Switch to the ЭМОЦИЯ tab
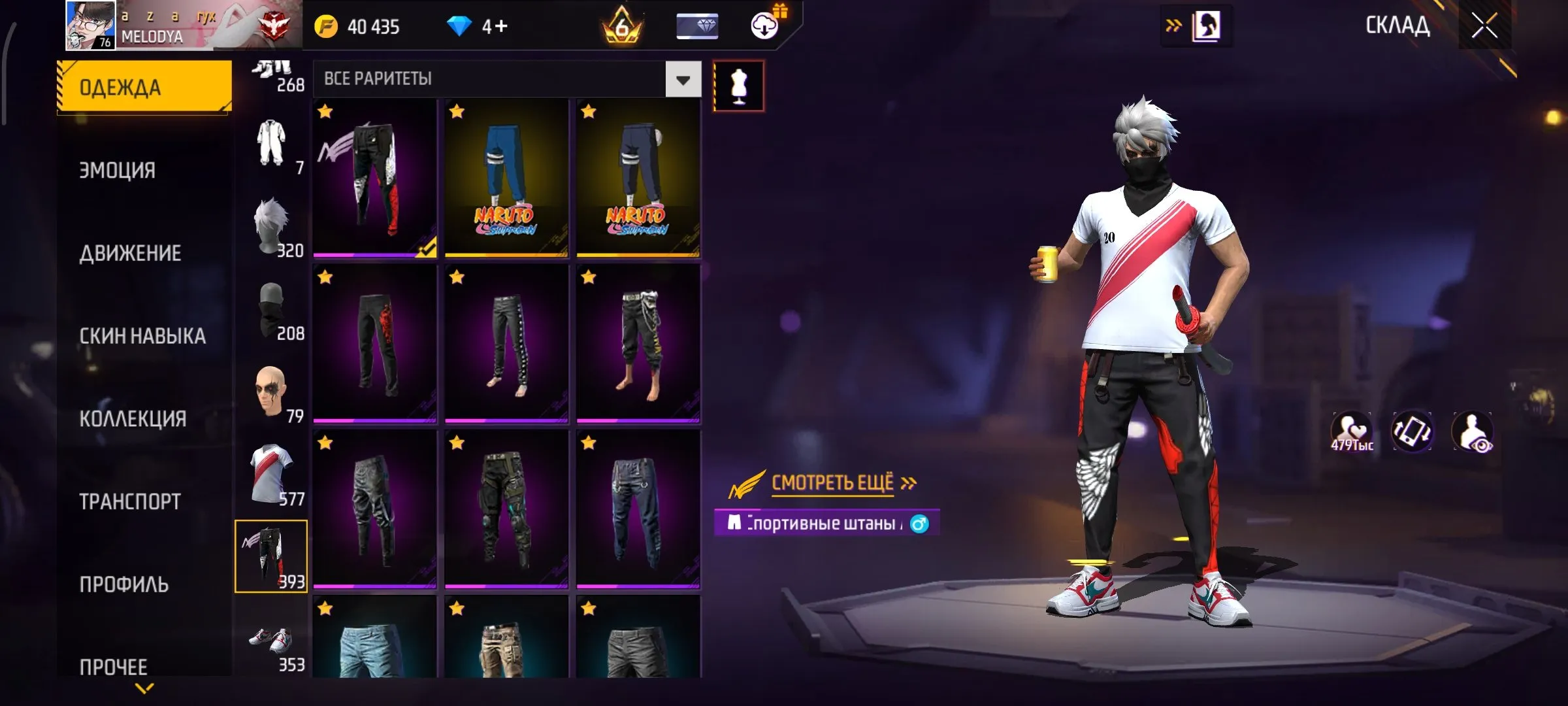This screenshot has height=706, width=1568. pos(118,170)
